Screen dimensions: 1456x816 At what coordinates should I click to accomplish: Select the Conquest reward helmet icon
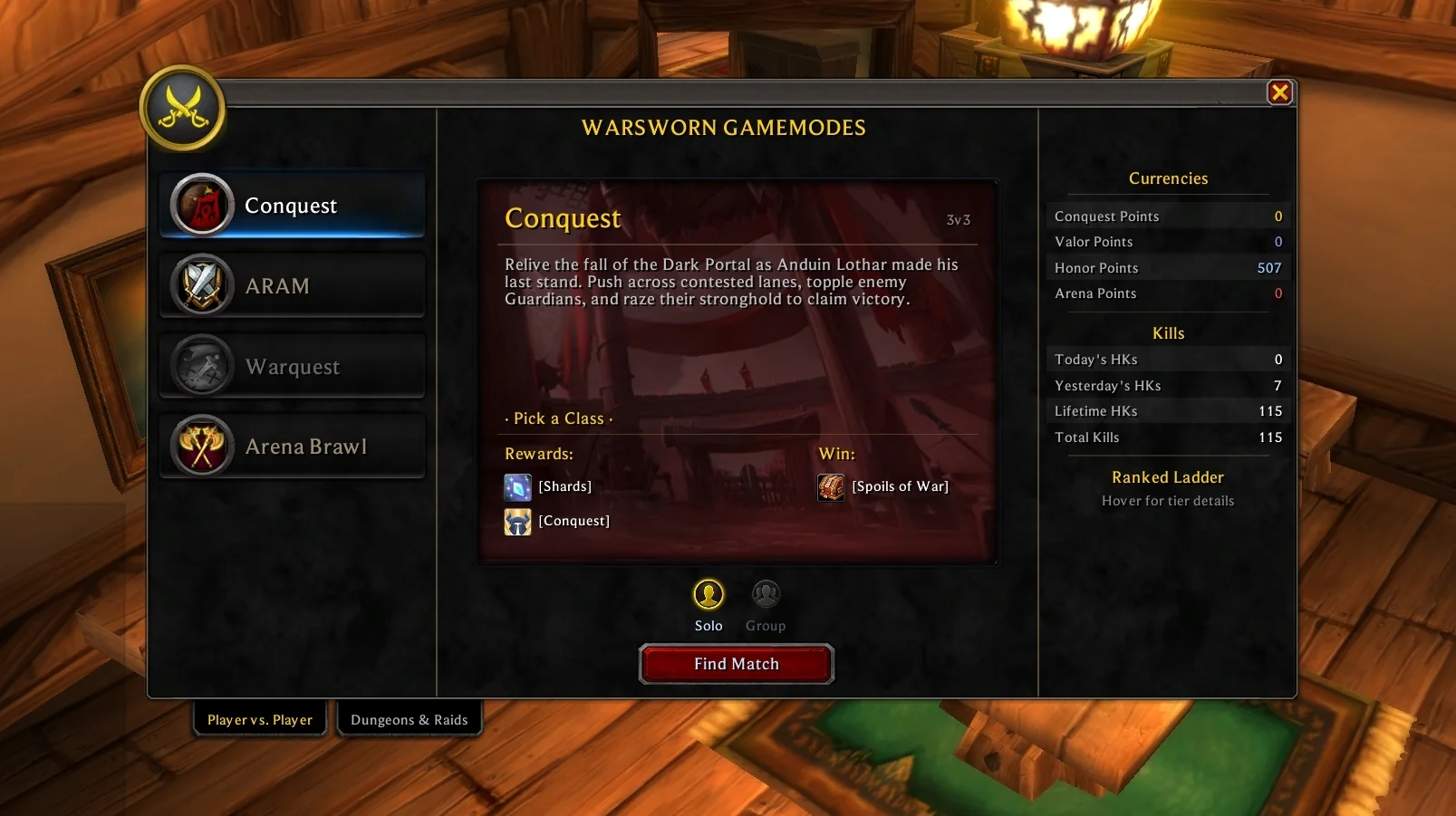coord(516,522)
